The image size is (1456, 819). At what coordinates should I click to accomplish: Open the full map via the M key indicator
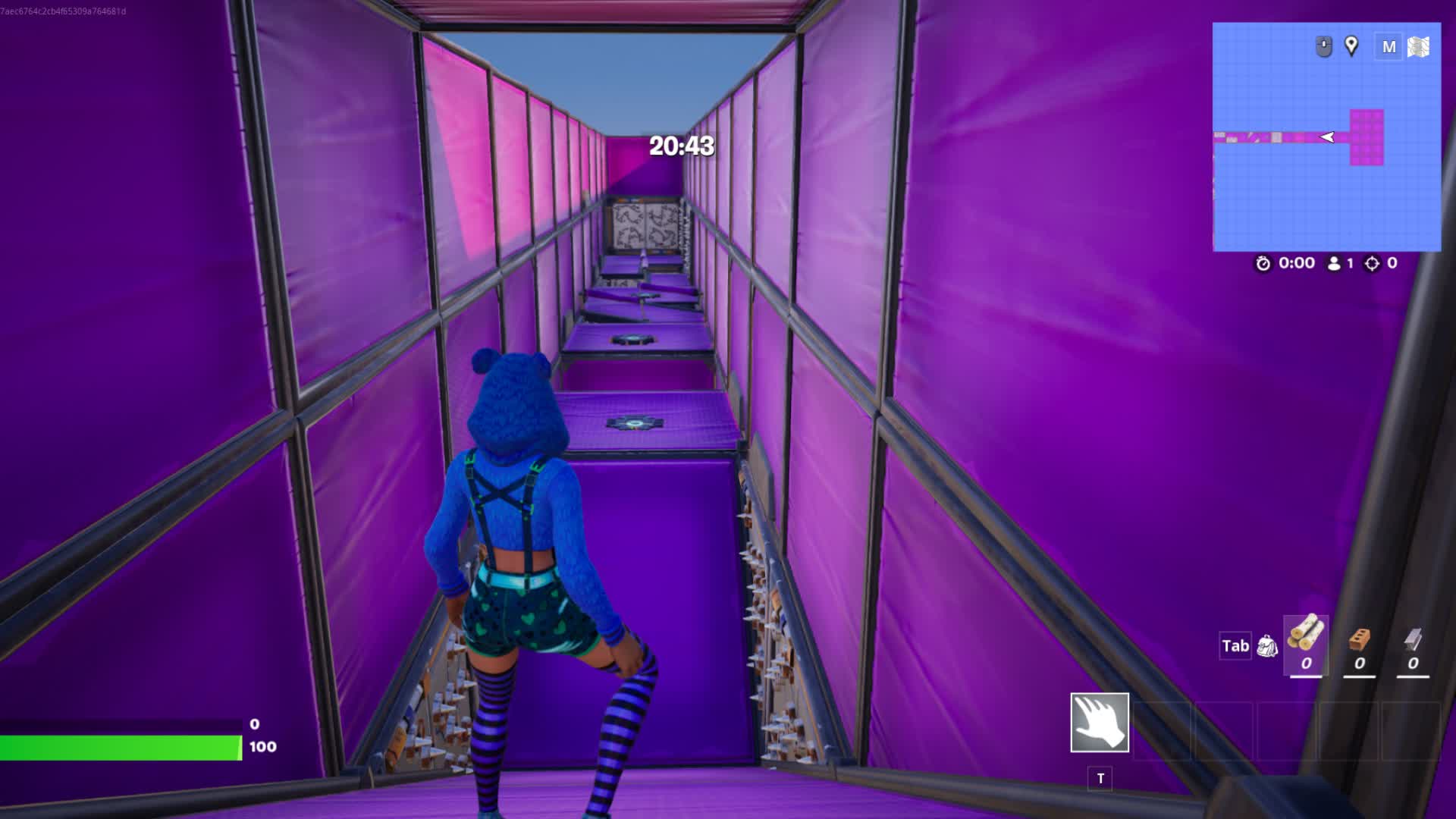click(x=1391, y=46)
